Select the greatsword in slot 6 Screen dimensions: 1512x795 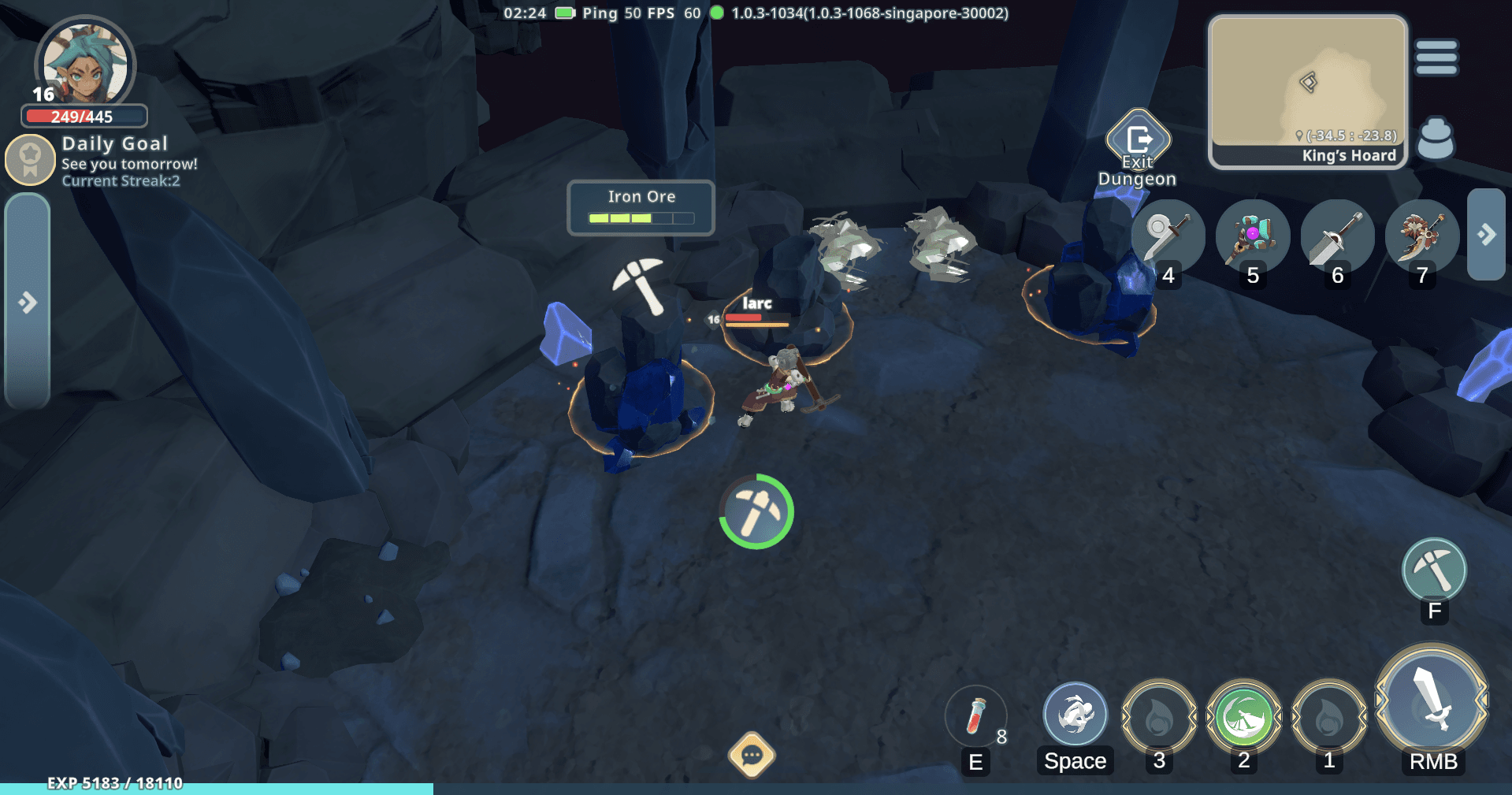point(1336,236)
